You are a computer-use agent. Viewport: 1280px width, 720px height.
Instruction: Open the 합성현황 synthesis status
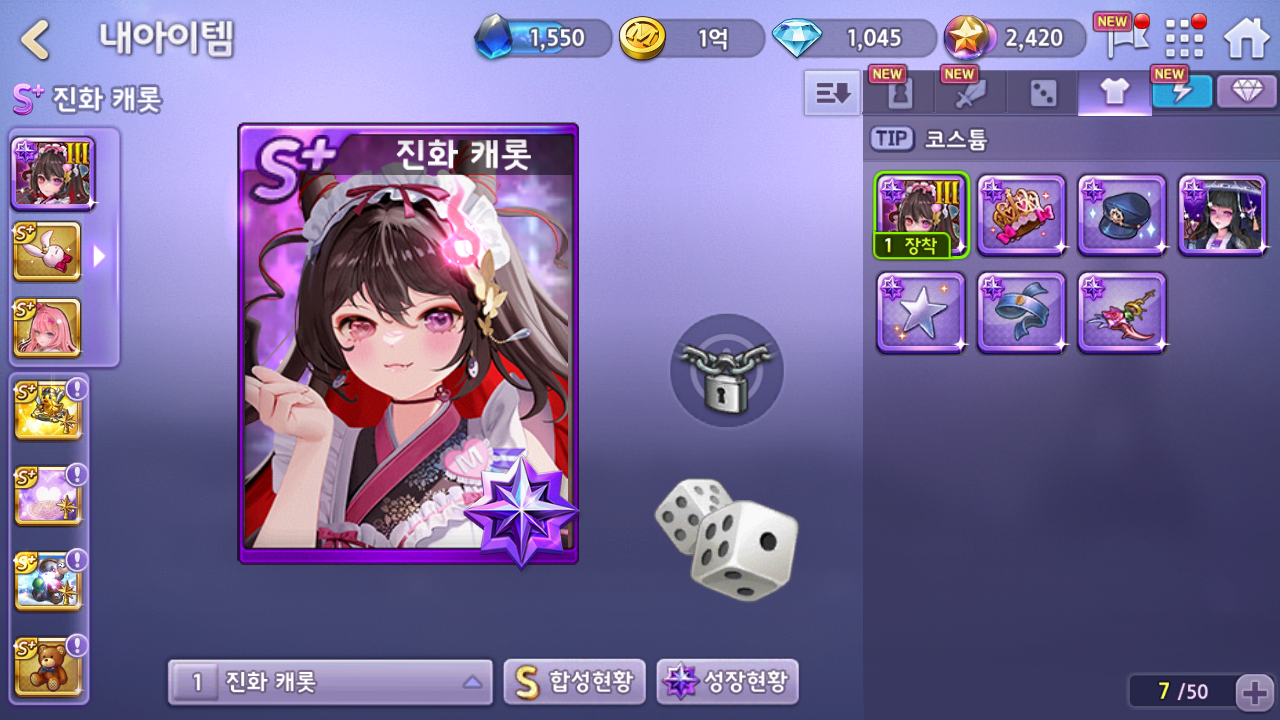pyautogui.click(x=574, y=682)
